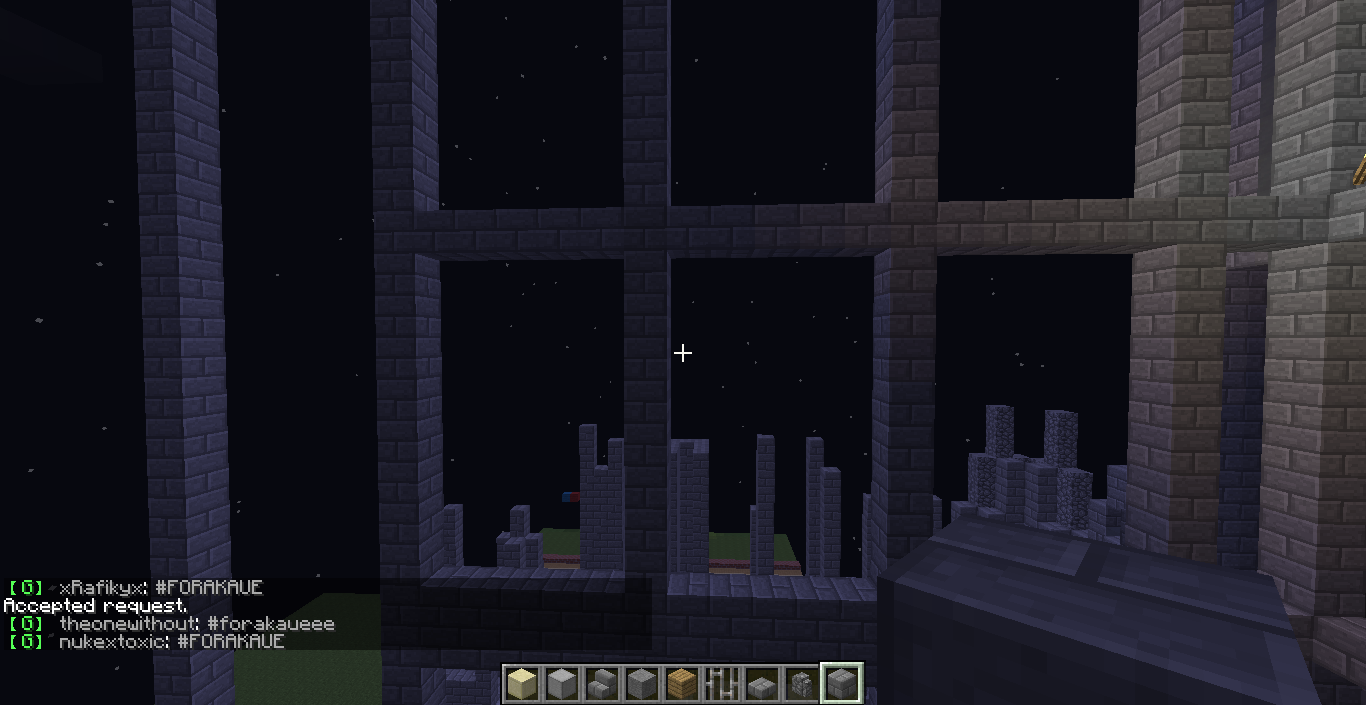1366x705 pixels.
Task: Select the cobblestone wall hotbar slot
Action: [801, 684]
